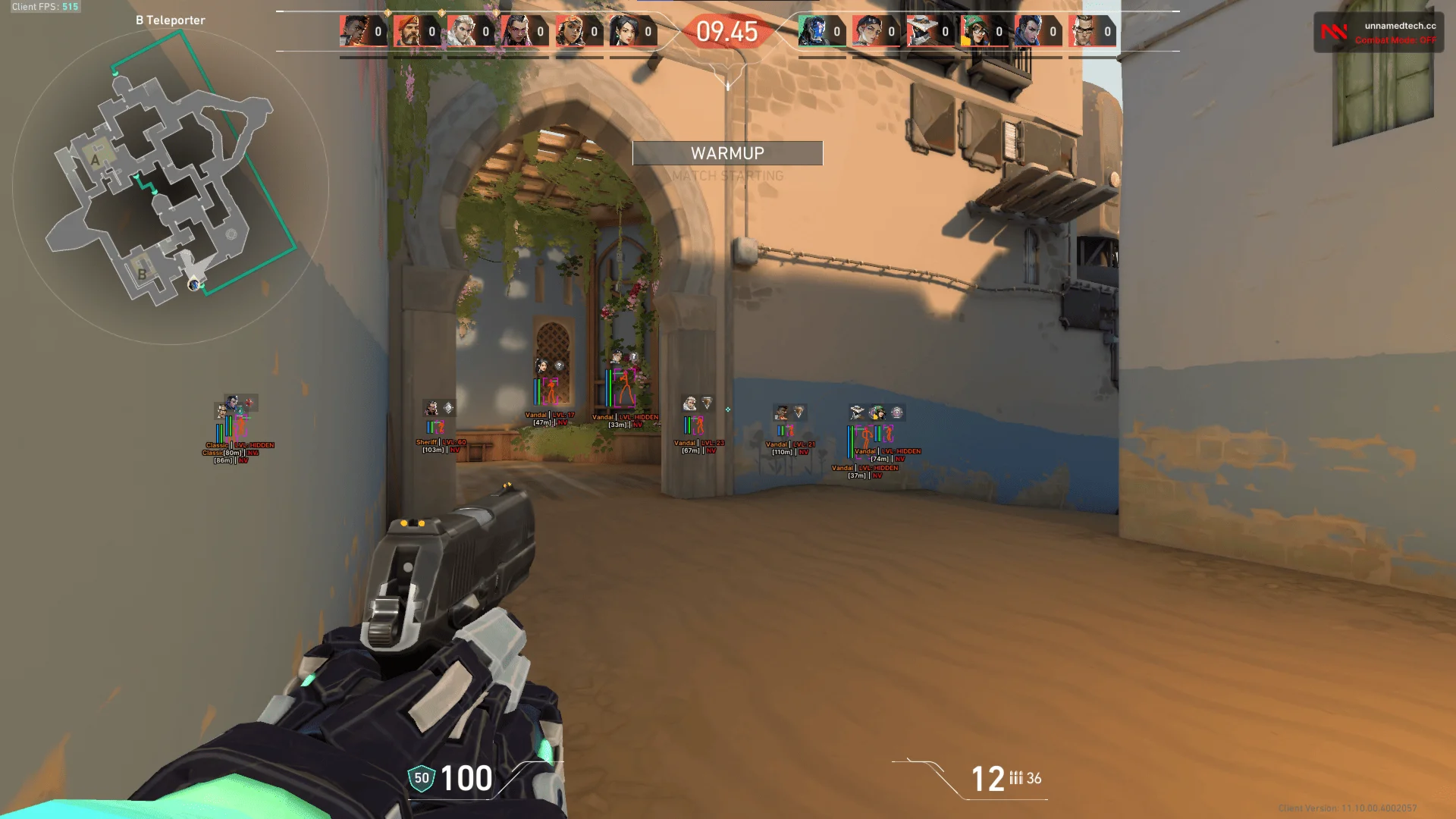
Task: Click the B Teleporter location label
Action: coord(171,20)
